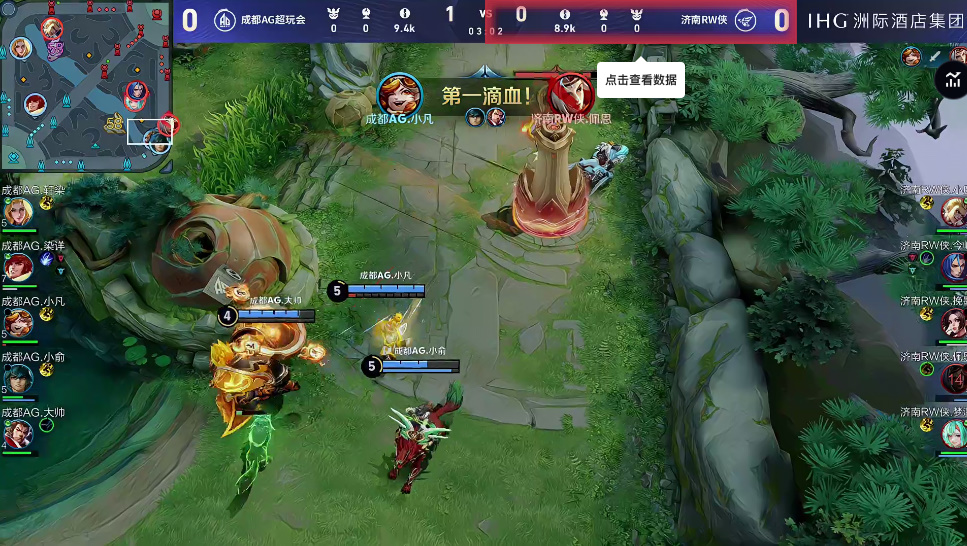
Task: Click the 点击查看数据 tooltip
Action: pos(641,80)
